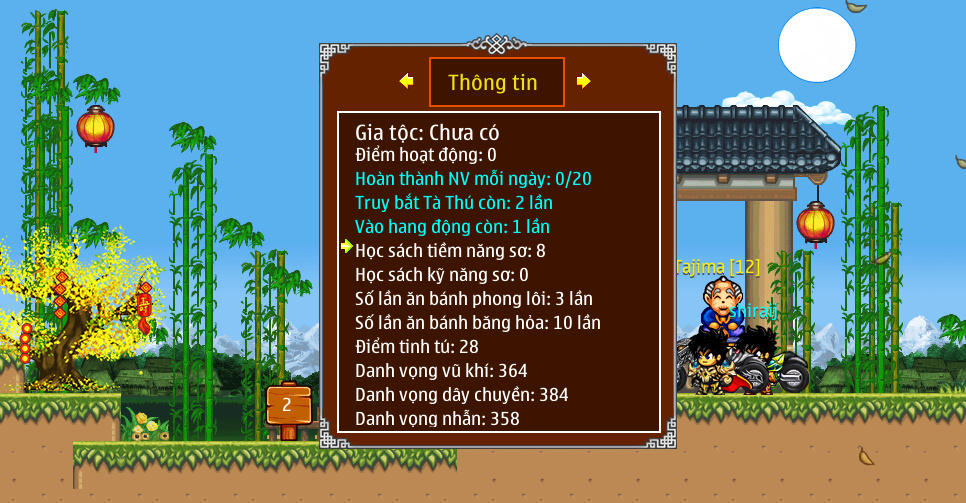
Task: Choose the Danh vọng nhẫn row
Action: [x=437, y=419]
